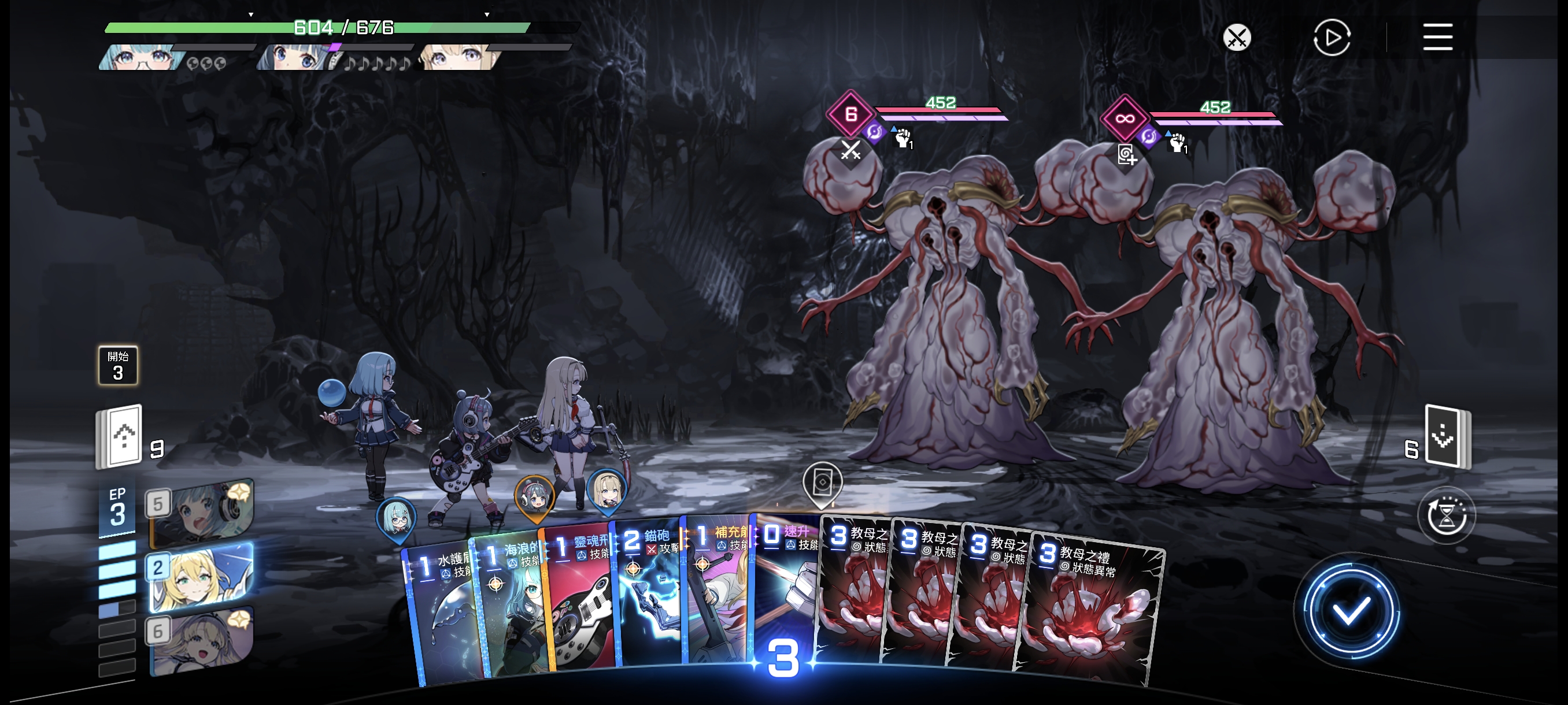This screenshot has height=705, width=1568.
Task: Select the 水護盾 water shield card
Action: (445, 614)
